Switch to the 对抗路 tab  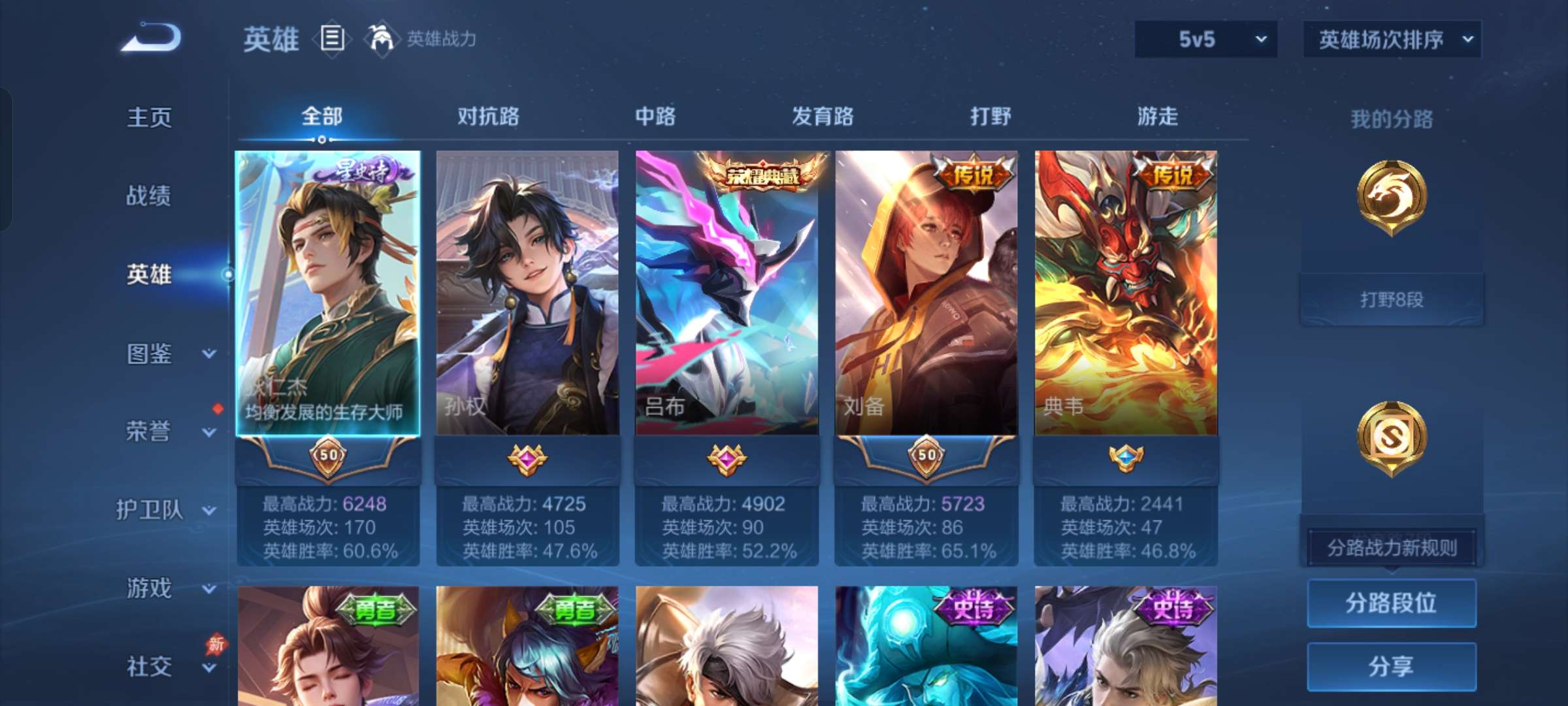point(489,116)
